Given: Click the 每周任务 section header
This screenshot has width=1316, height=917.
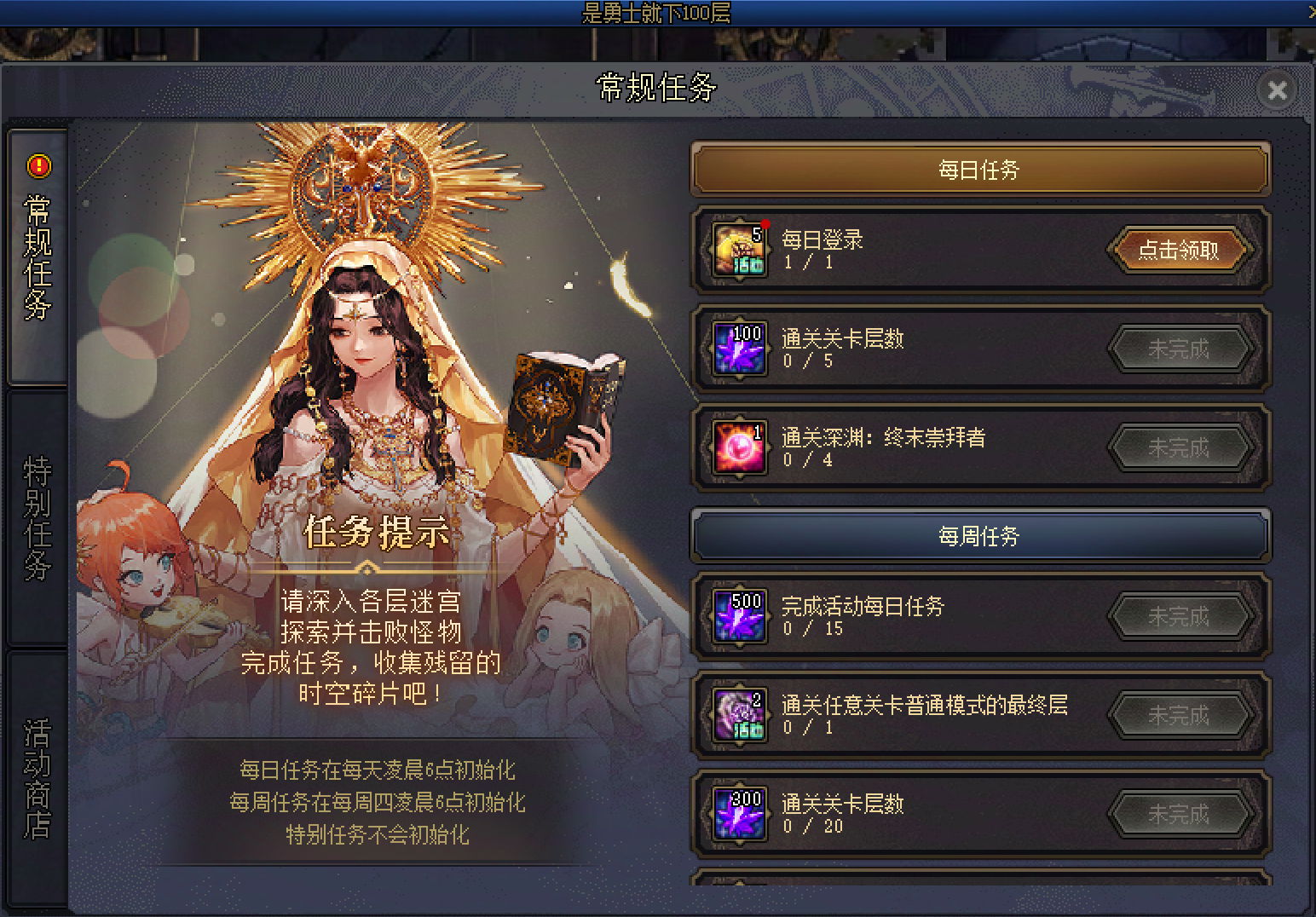Looking at the screenshot, I should click(x=978, y=535).
